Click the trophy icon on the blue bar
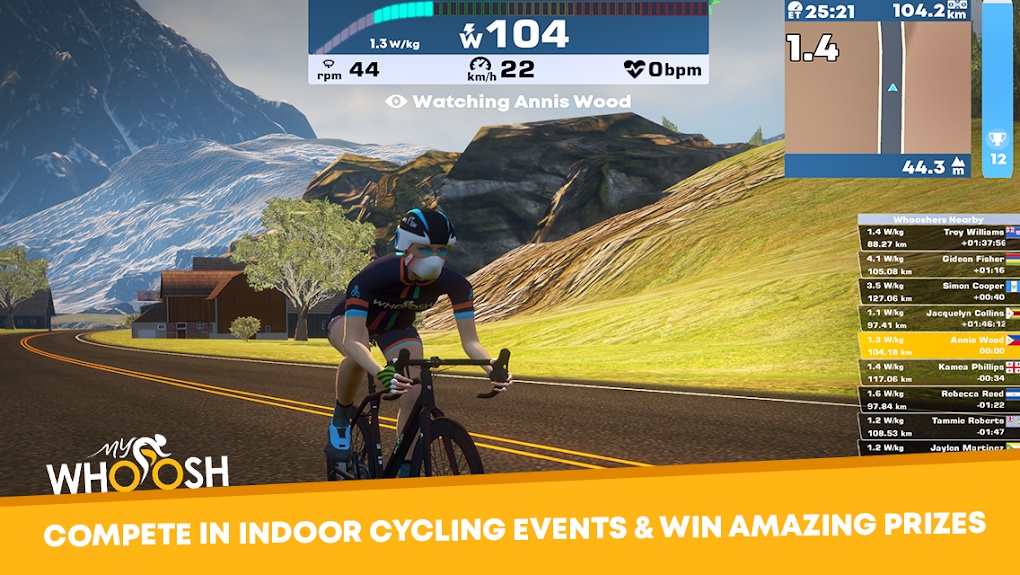The width and height of the screenshot is (1020, 575). pyautogui.click(x=996, y=139)
